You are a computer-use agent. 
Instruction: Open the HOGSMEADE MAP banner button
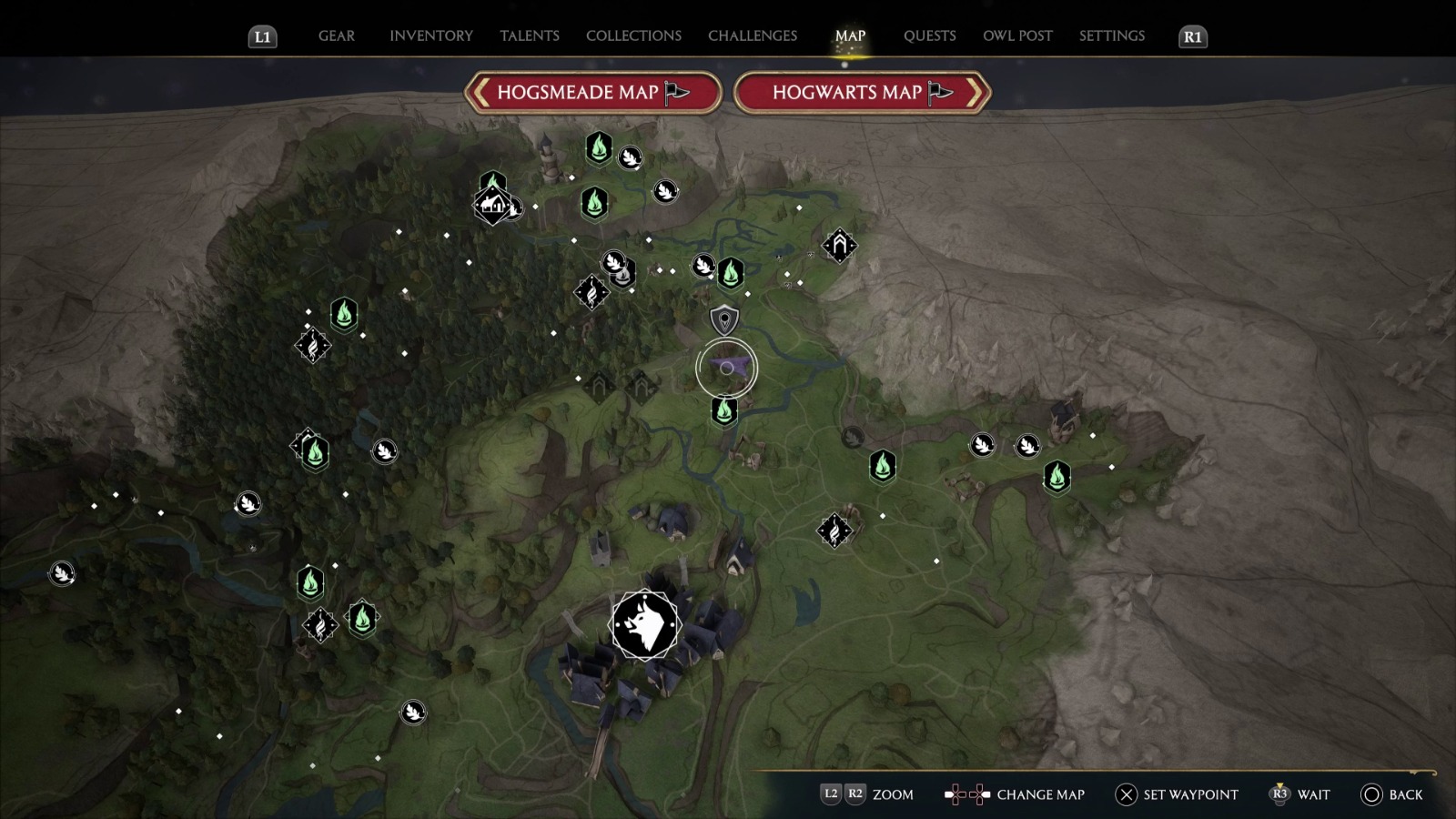(x=591, y=92)
